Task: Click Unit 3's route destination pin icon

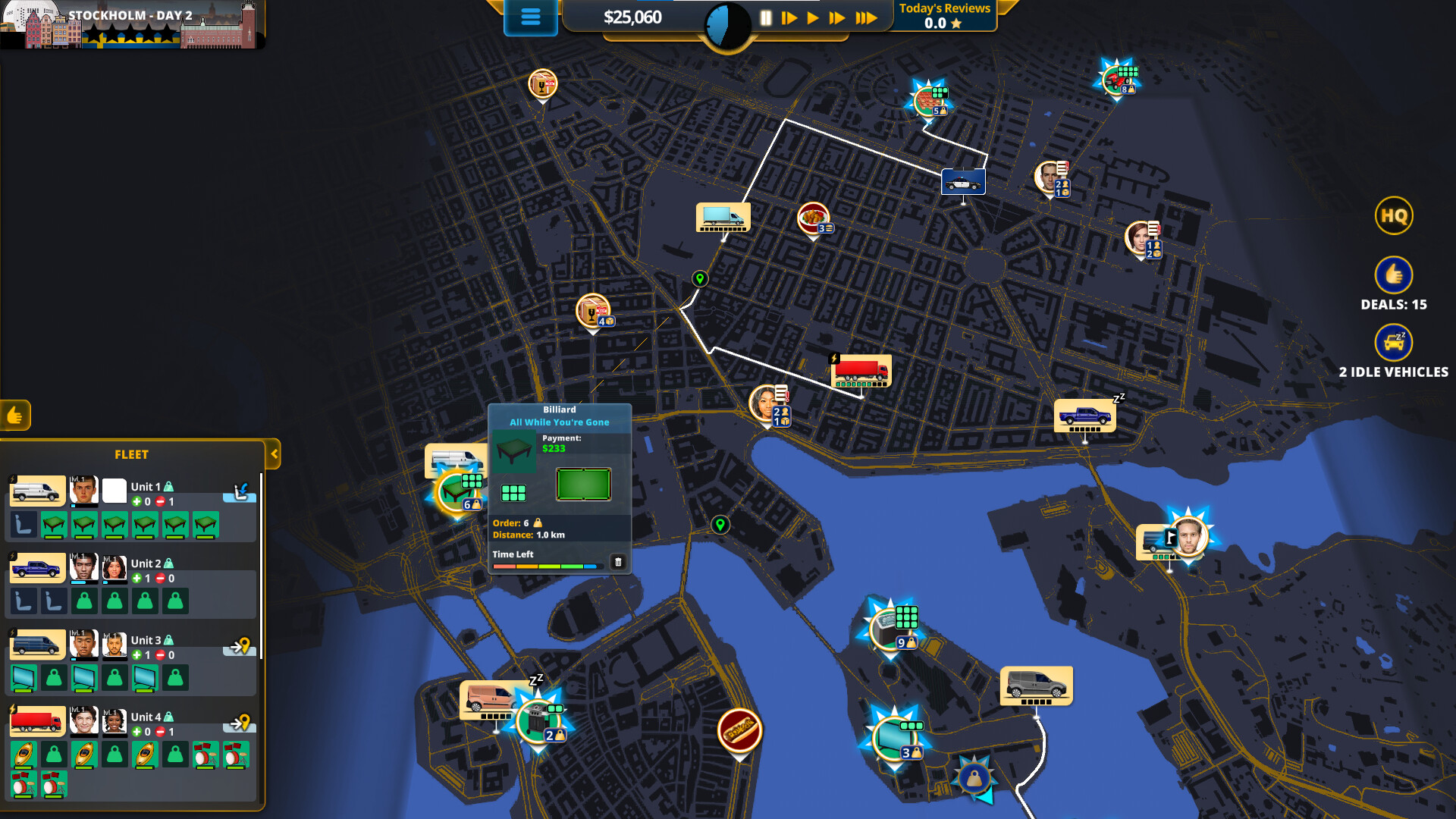Action: 240,645
